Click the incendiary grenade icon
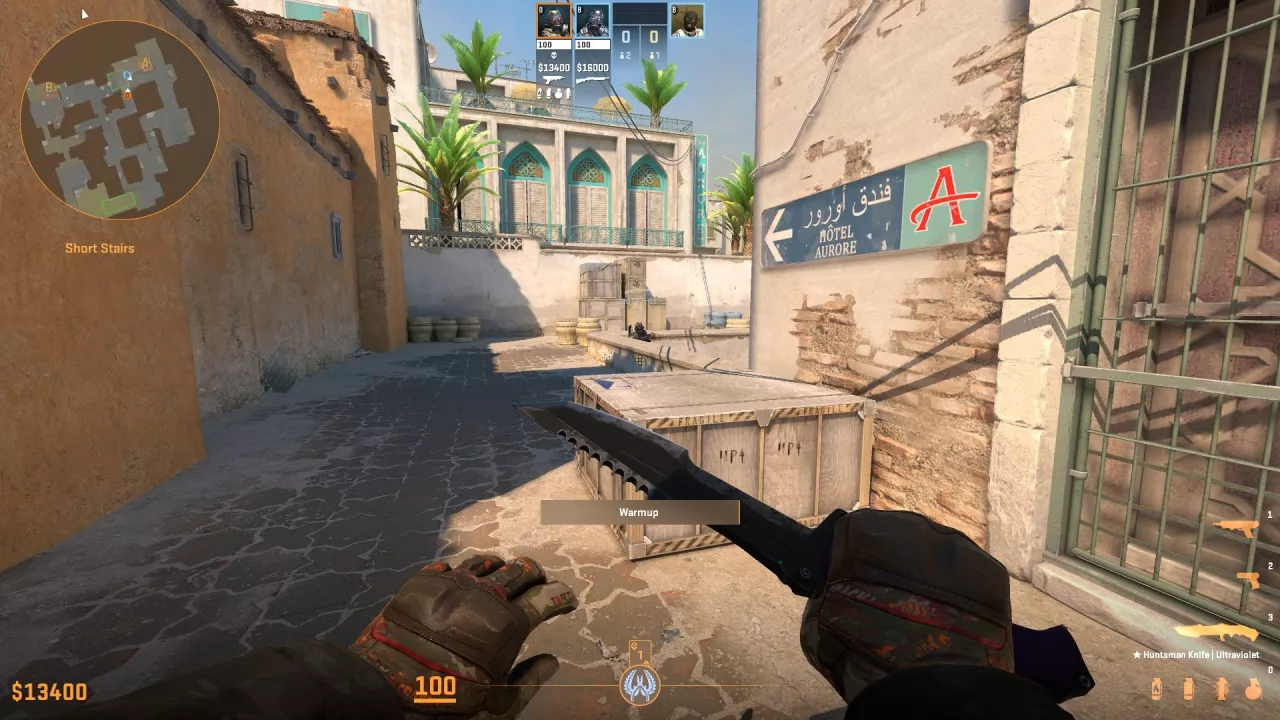Image resolution: width=1280 pixels, height=720 pixels. pos(1159,690)
